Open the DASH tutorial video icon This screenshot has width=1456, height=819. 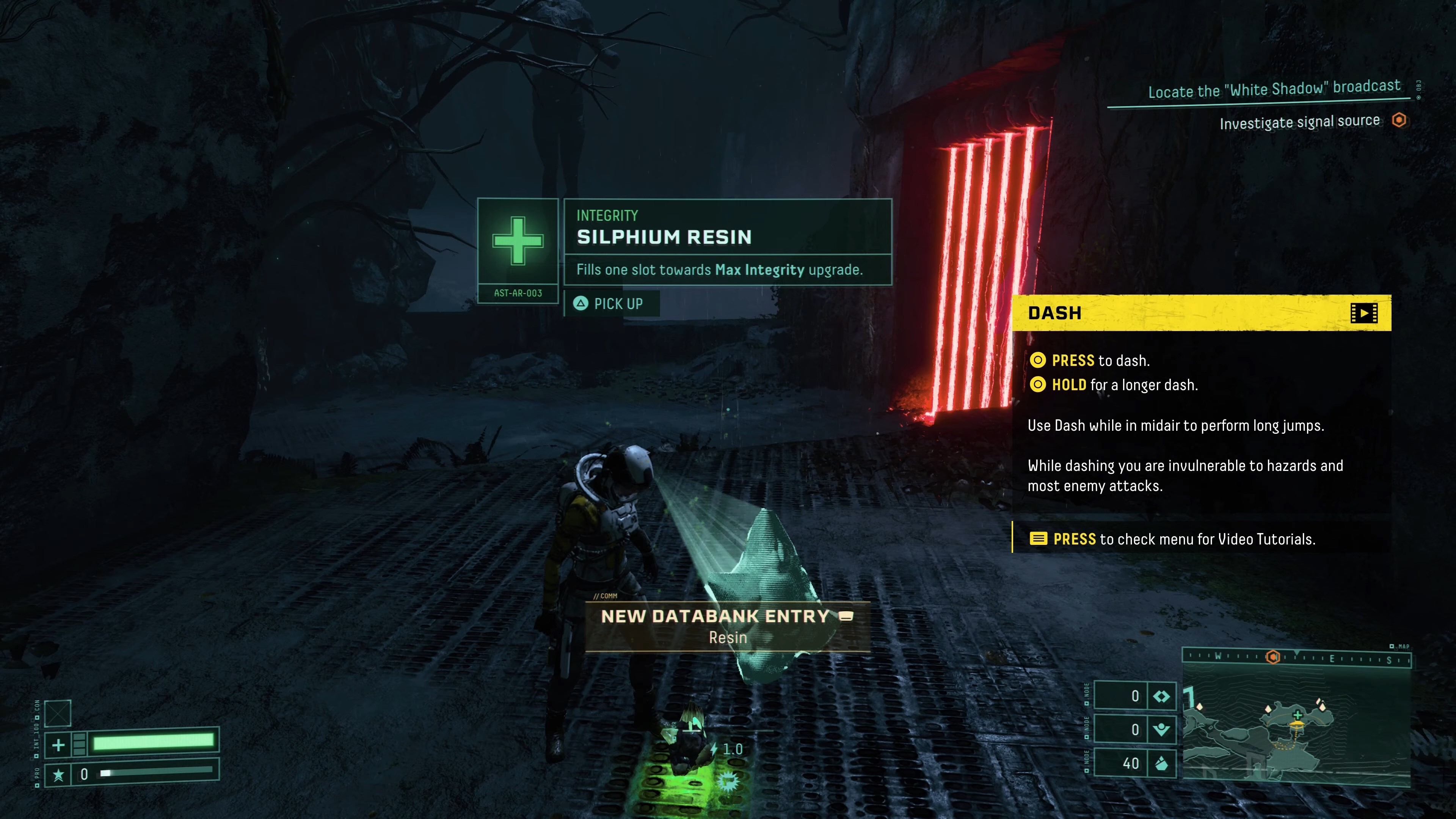pyautogui.click(x=1363, y=313)
